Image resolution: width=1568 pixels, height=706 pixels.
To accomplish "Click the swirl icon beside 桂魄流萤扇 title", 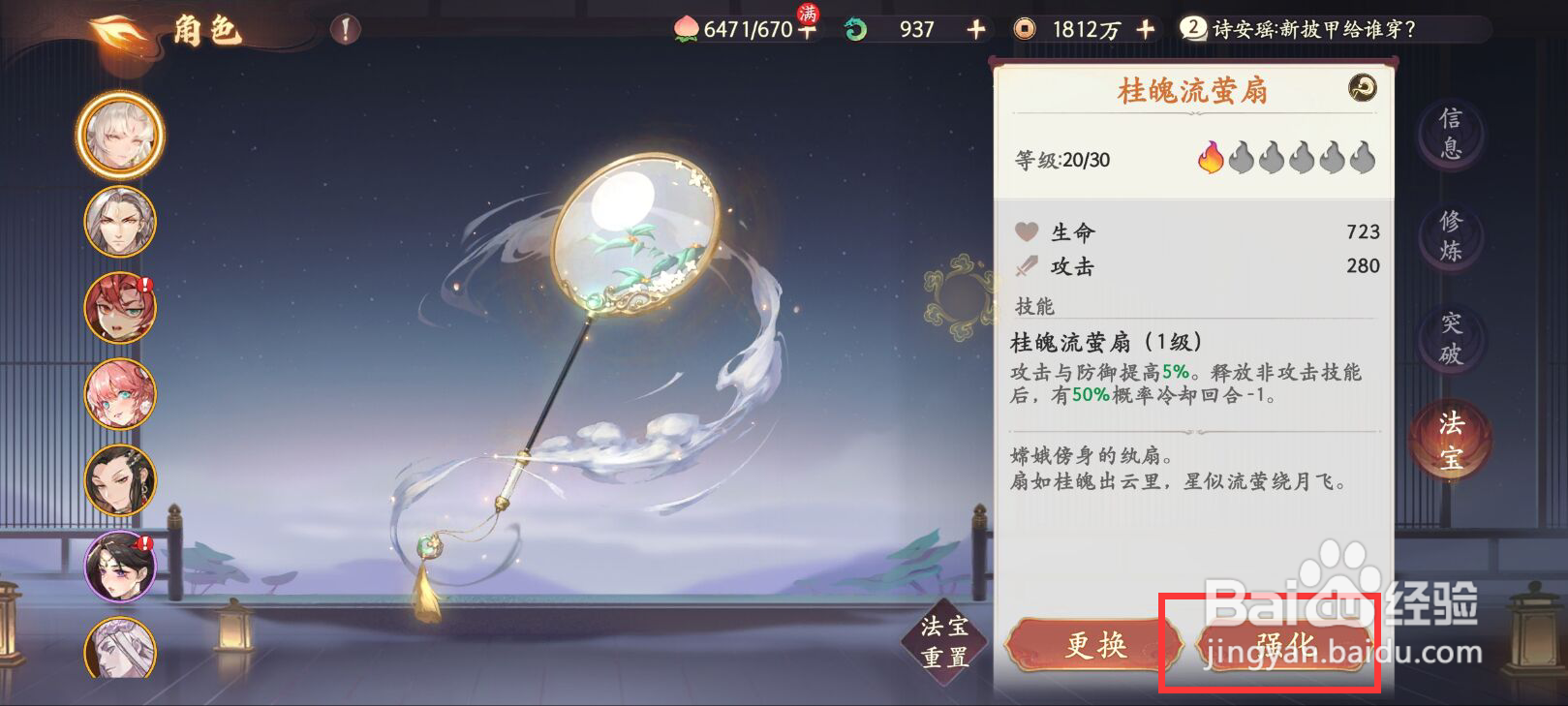I will tap(1361, 89).
